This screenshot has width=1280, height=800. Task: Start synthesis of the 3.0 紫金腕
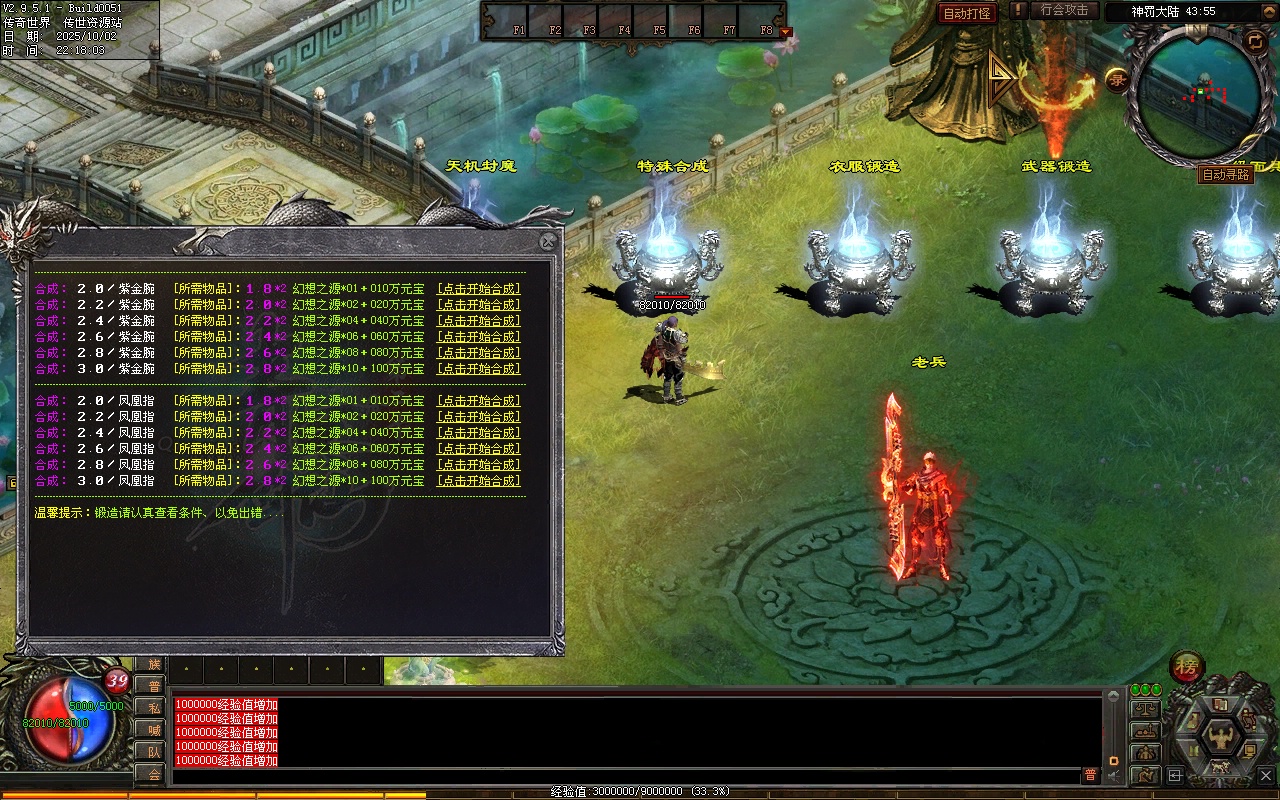[479, 369]
